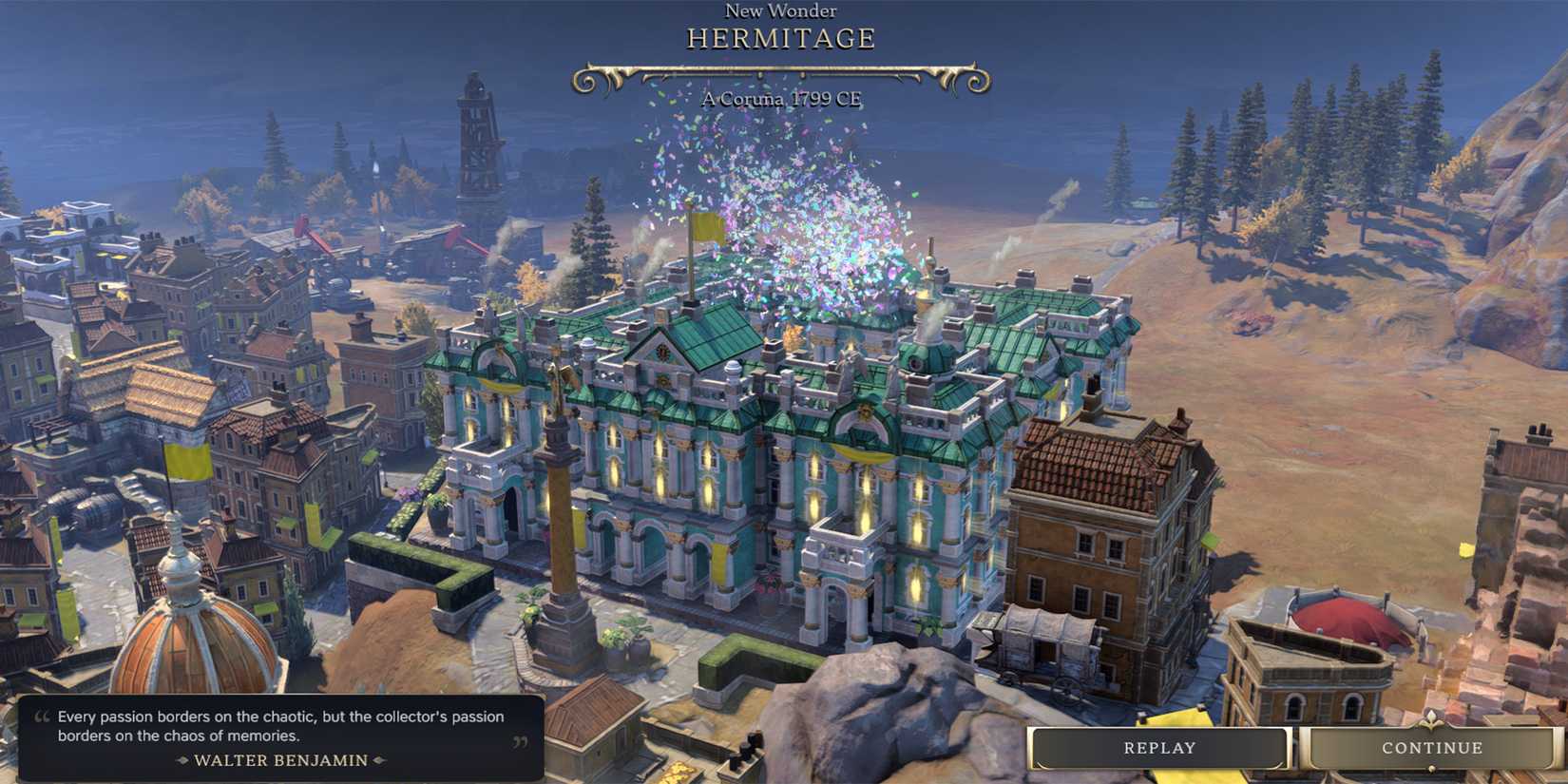The width and height of the screenshot is (1568, 784).
Task: Click the ornate gold divider under HERMITAGE
Action: (782, 73)
